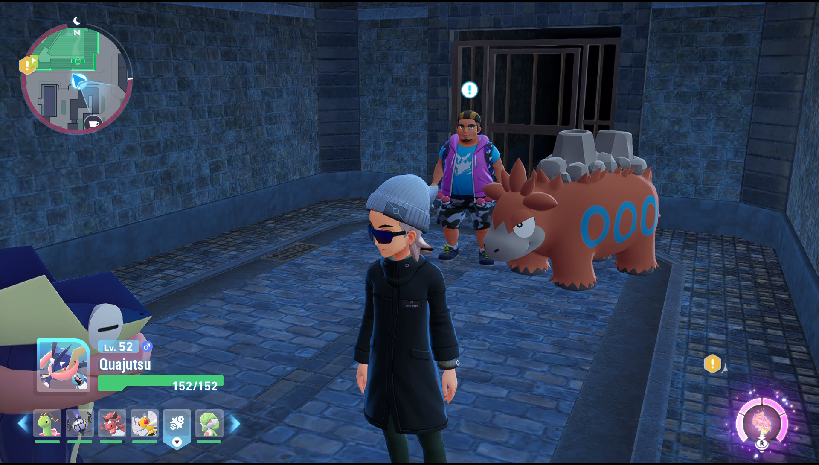Select the highlighted white silhouette party slot
The image size is (819, 465).
(x=177, y=425)
